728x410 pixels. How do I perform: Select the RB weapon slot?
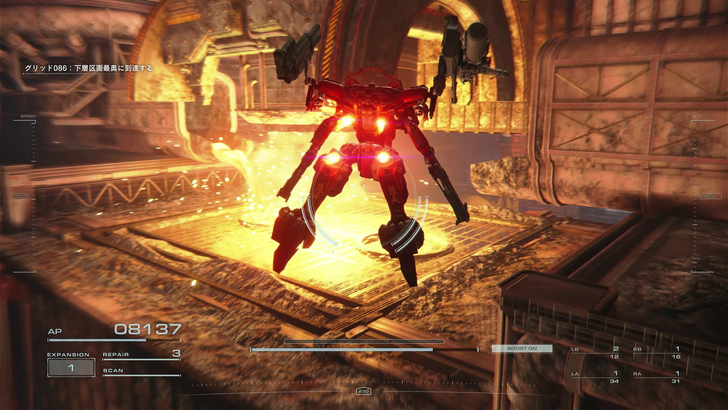tap(658, 354)
